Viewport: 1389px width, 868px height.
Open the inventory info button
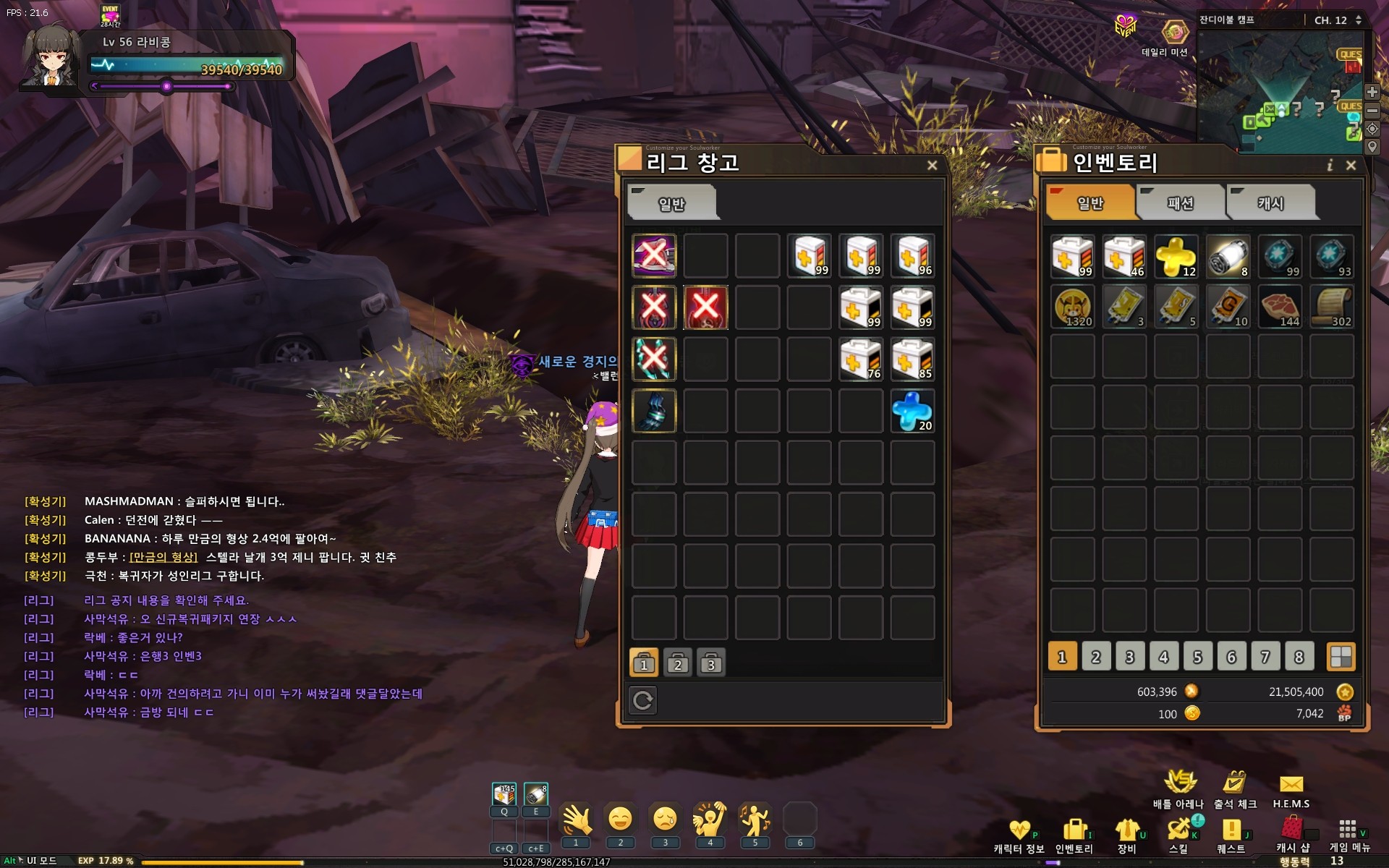pyautogui.click(x=1330, y=166)
